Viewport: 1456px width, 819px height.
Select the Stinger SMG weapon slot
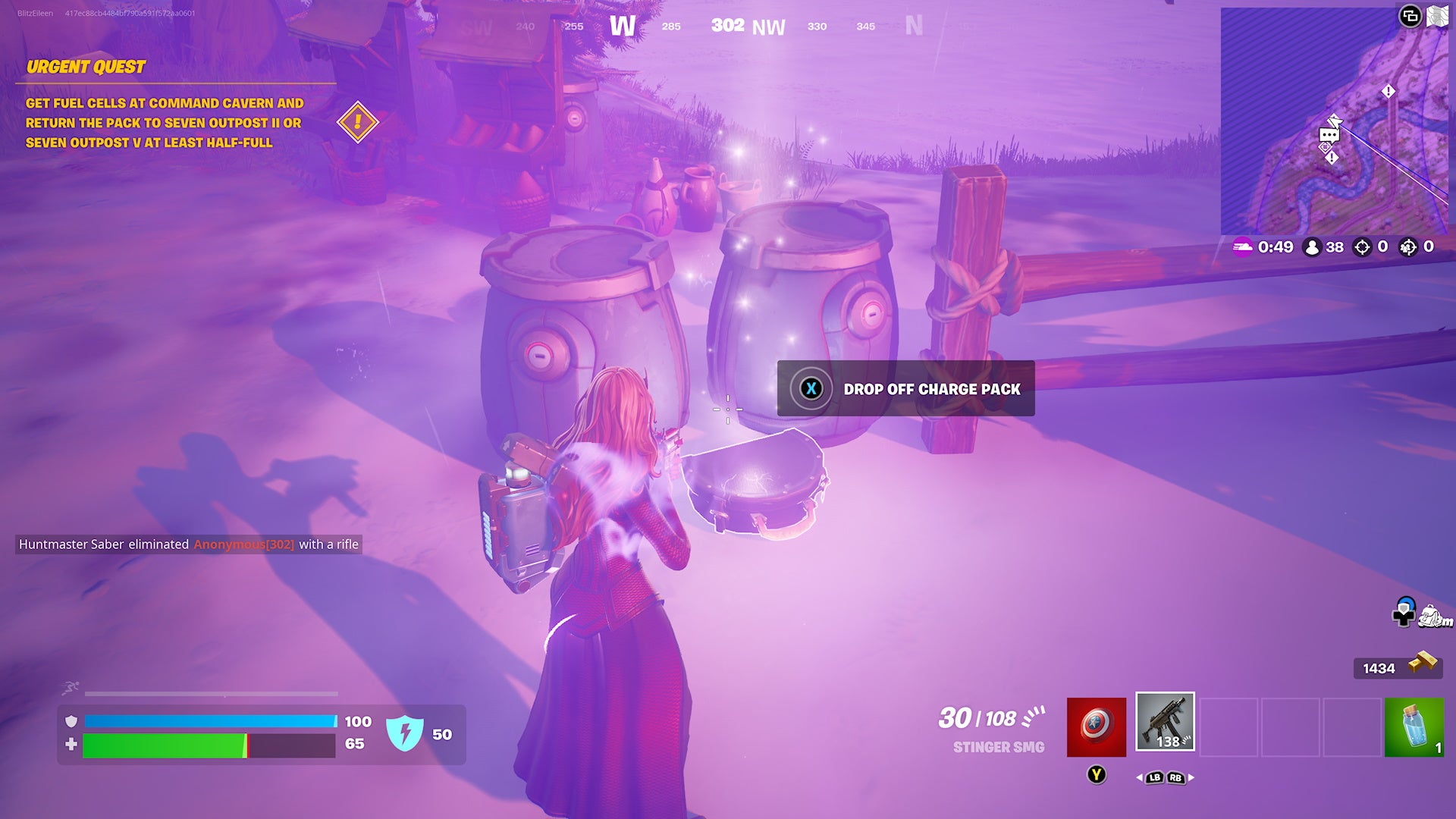(x=1166, y=721)
